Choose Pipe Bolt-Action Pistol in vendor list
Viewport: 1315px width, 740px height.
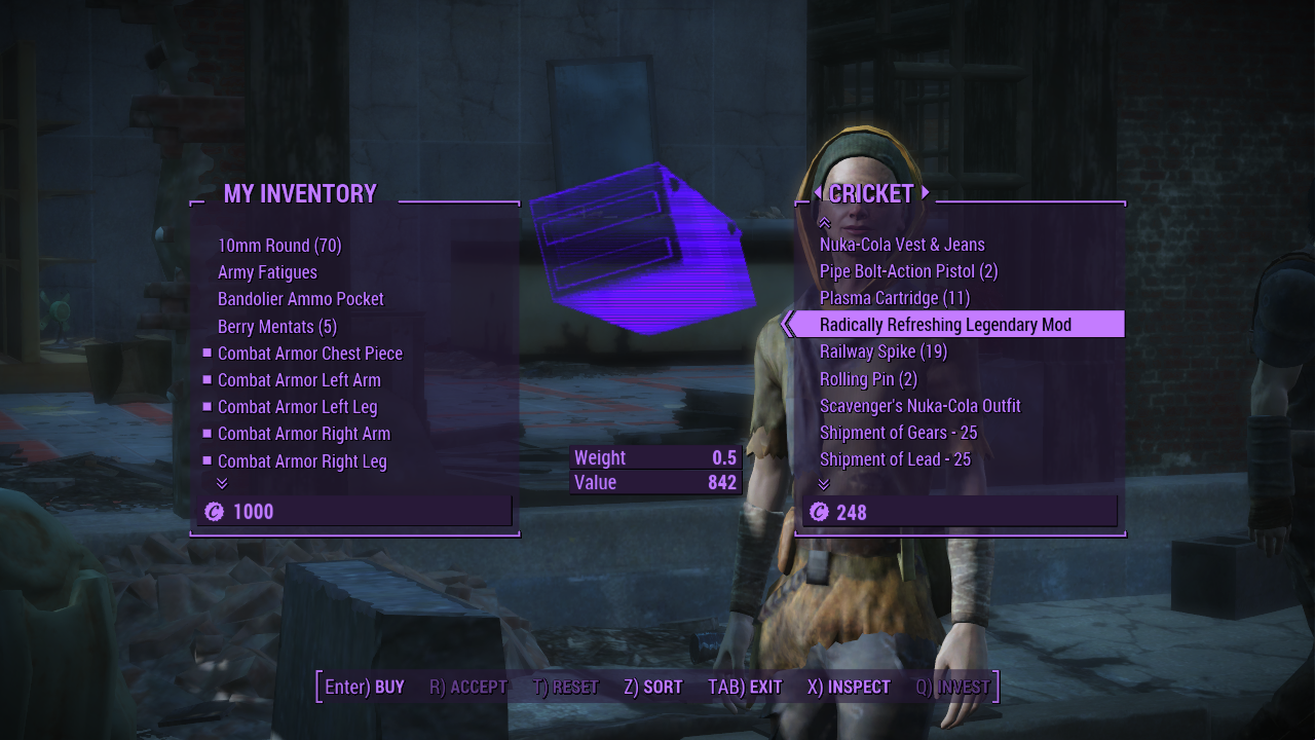click(x=908, y=271)
